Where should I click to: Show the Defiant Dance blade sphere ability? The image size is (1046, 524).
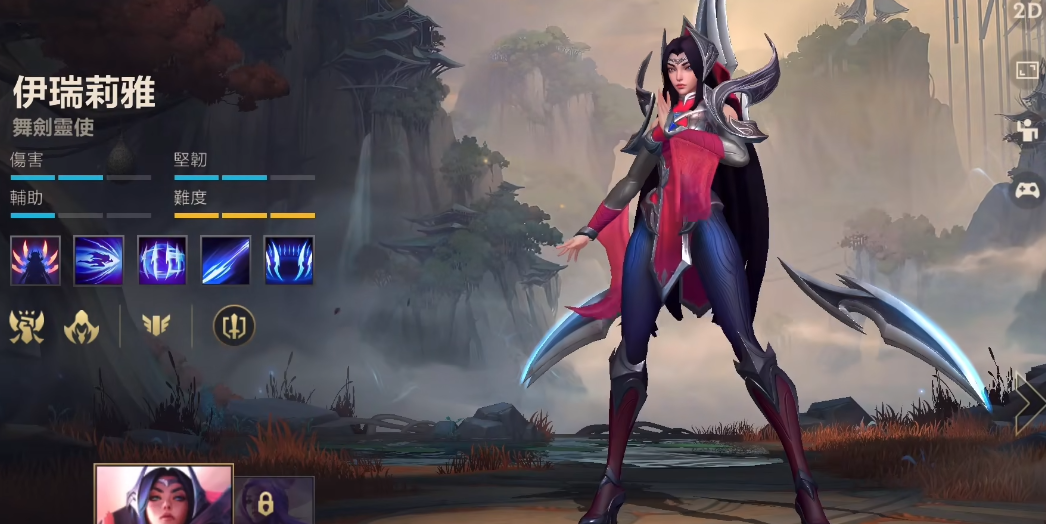(x=162, y=260)
